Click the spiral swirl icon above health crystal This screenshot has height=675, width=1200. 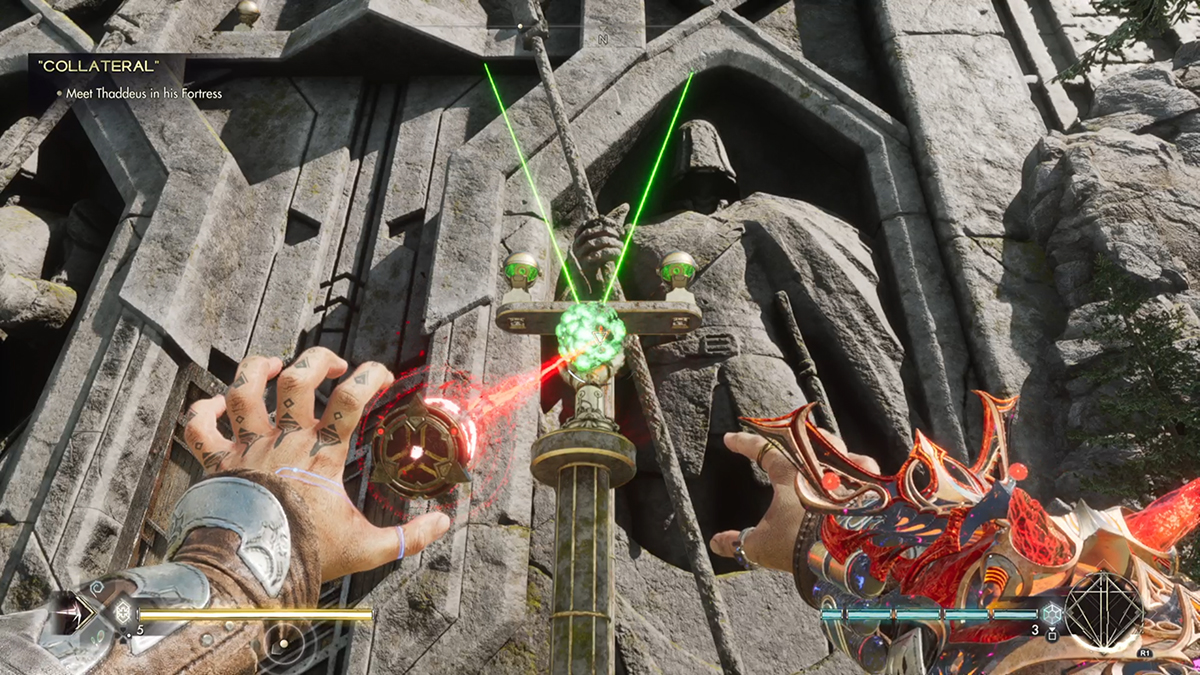[96, 587]
